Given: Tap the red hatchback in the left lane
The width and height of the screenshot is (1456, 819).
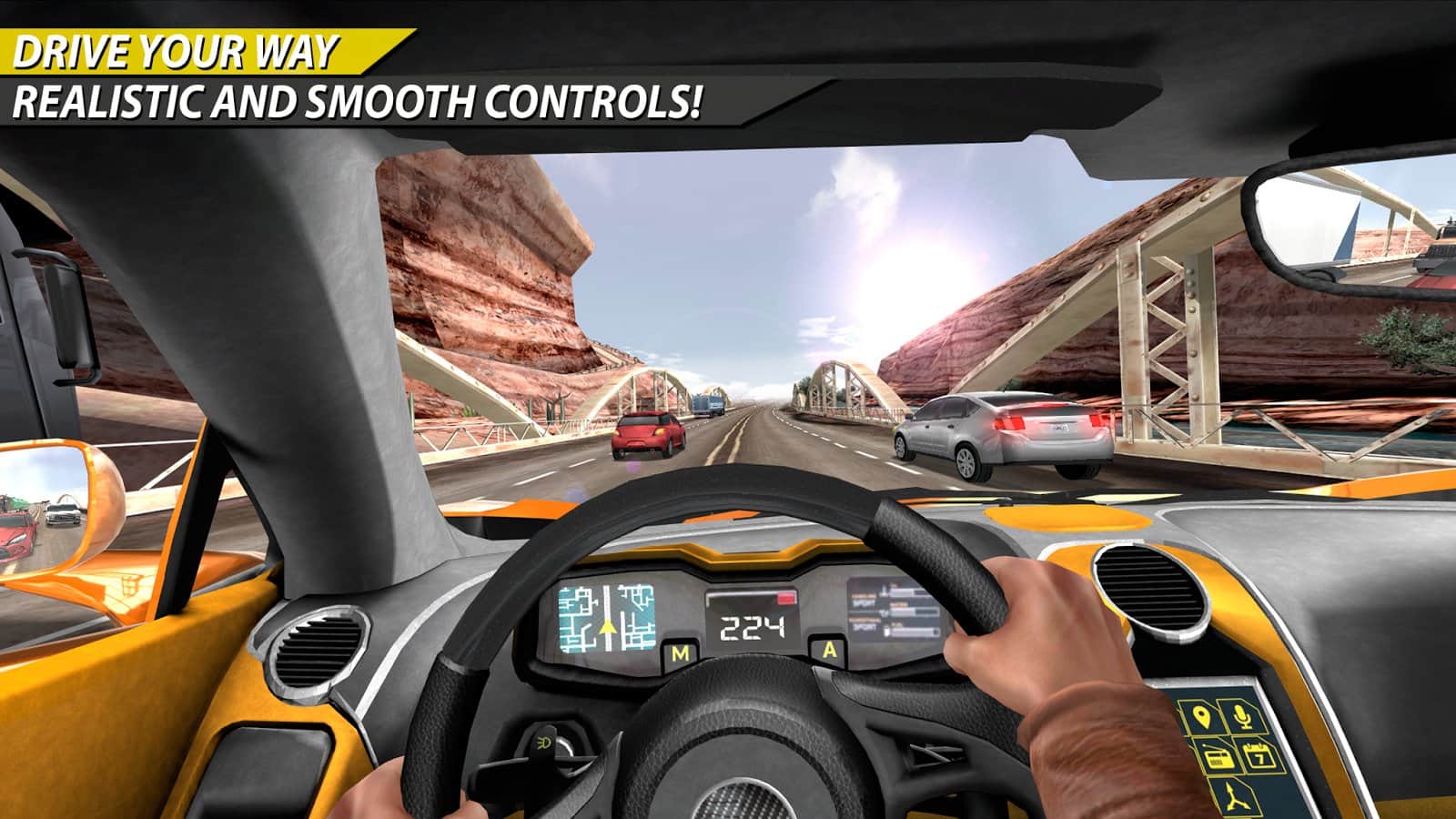Looking at the screenshot, I should click(x=648, y=432).
